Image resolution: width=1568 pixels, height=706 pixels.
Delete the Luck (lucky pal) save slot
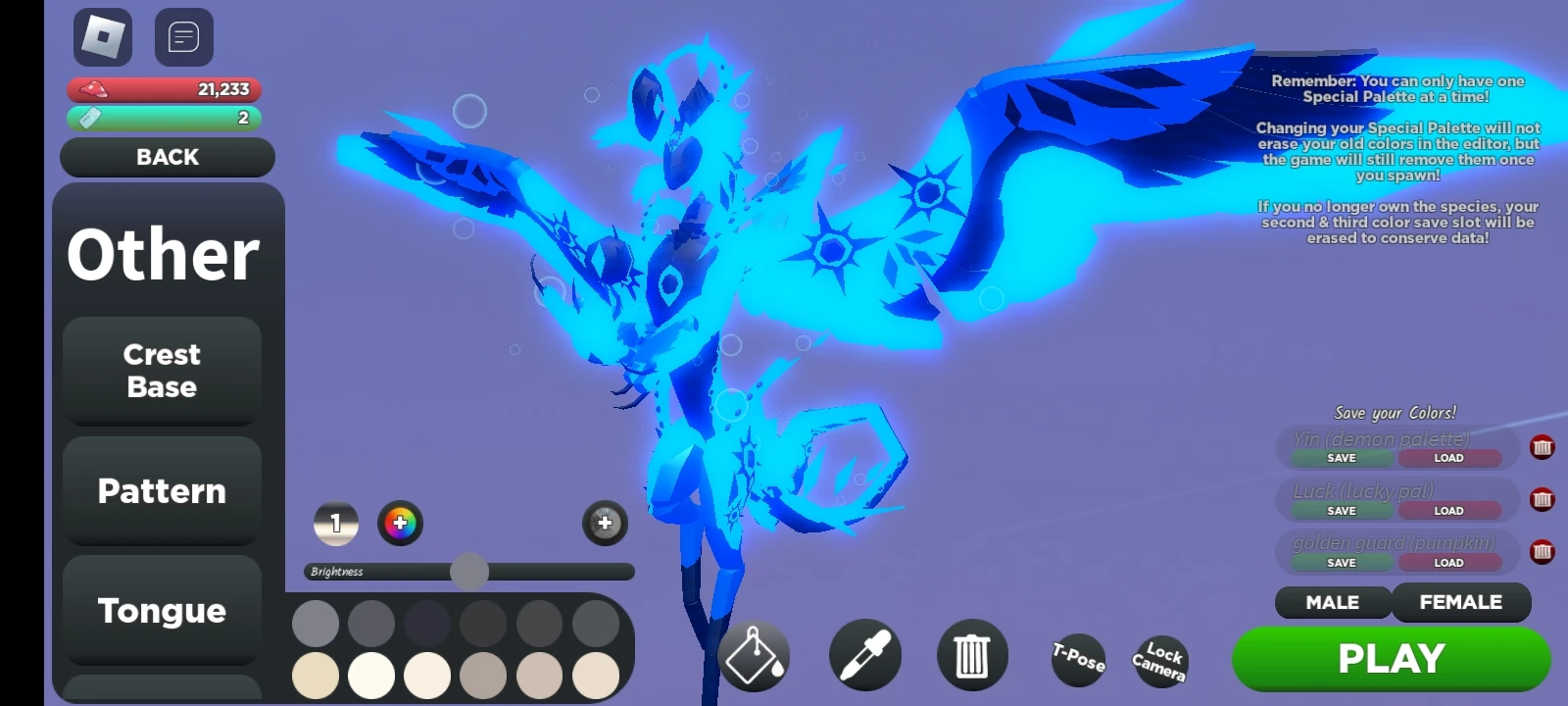pyautogui.click(x=1544, y=500)
